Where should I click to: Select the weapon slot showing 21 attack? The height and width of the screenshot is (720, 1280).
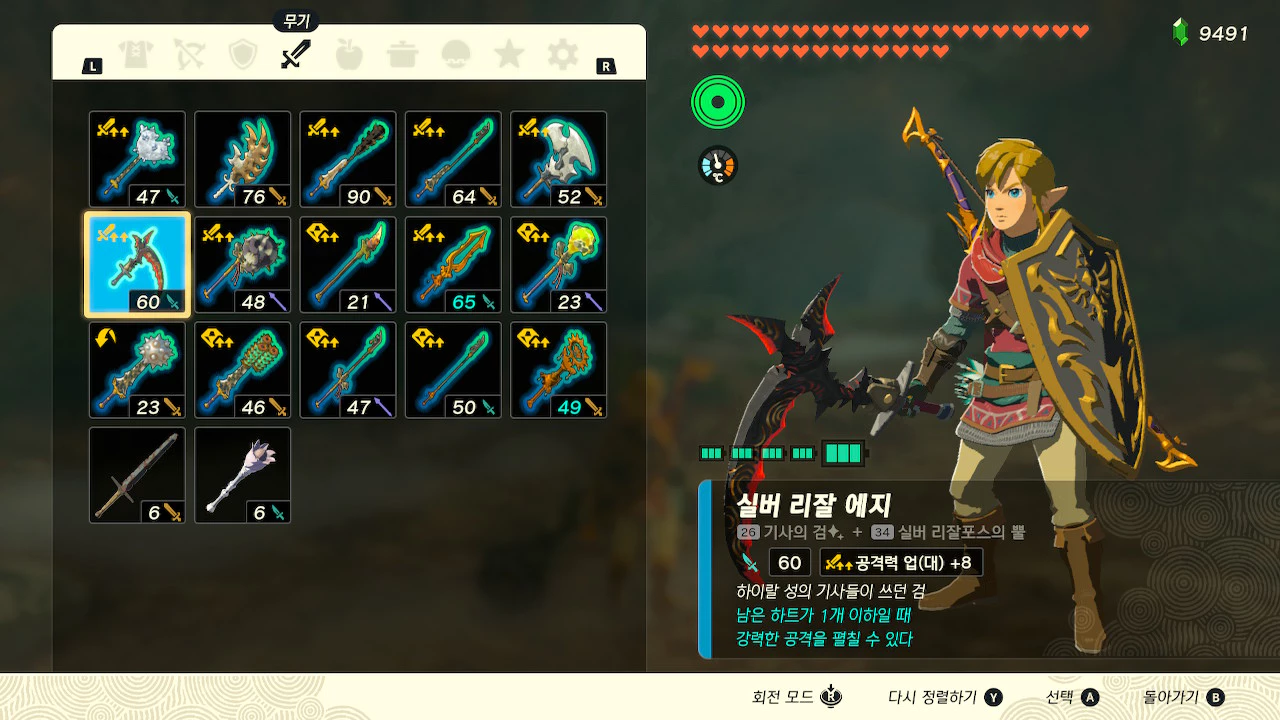[348, 265]
